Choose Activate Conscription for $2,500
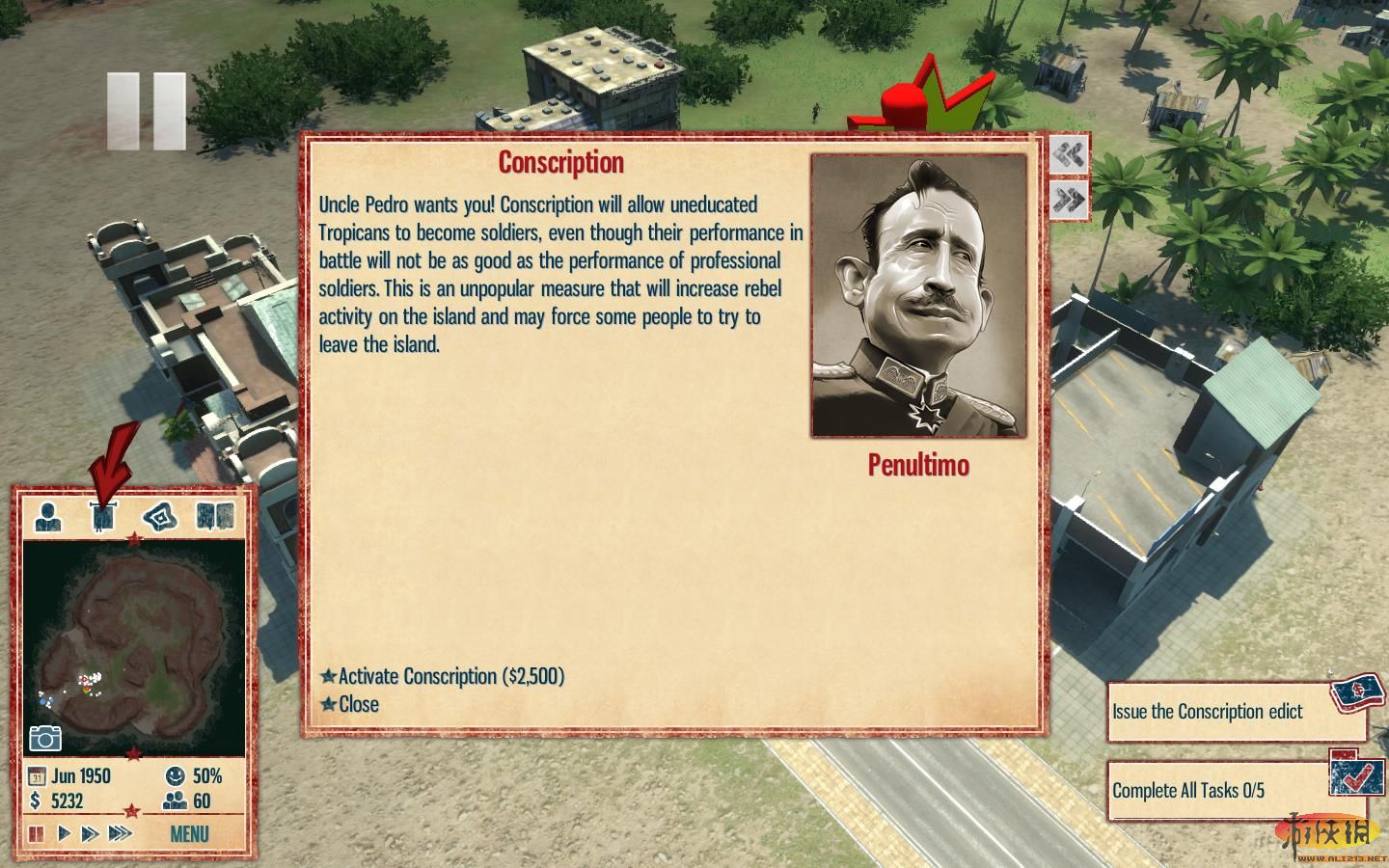The height and width of the screenshot is (868, 1389). [x=450, y=676]
